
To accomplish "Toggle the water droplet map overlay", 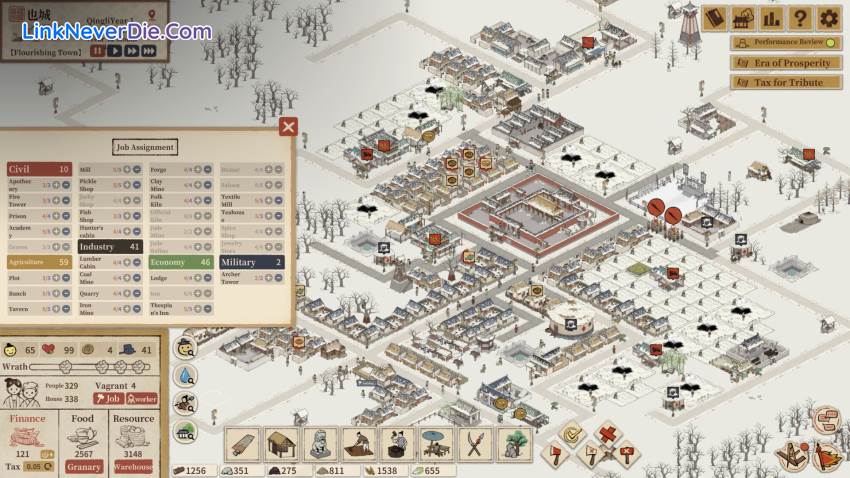I will (x=185, y=375).
